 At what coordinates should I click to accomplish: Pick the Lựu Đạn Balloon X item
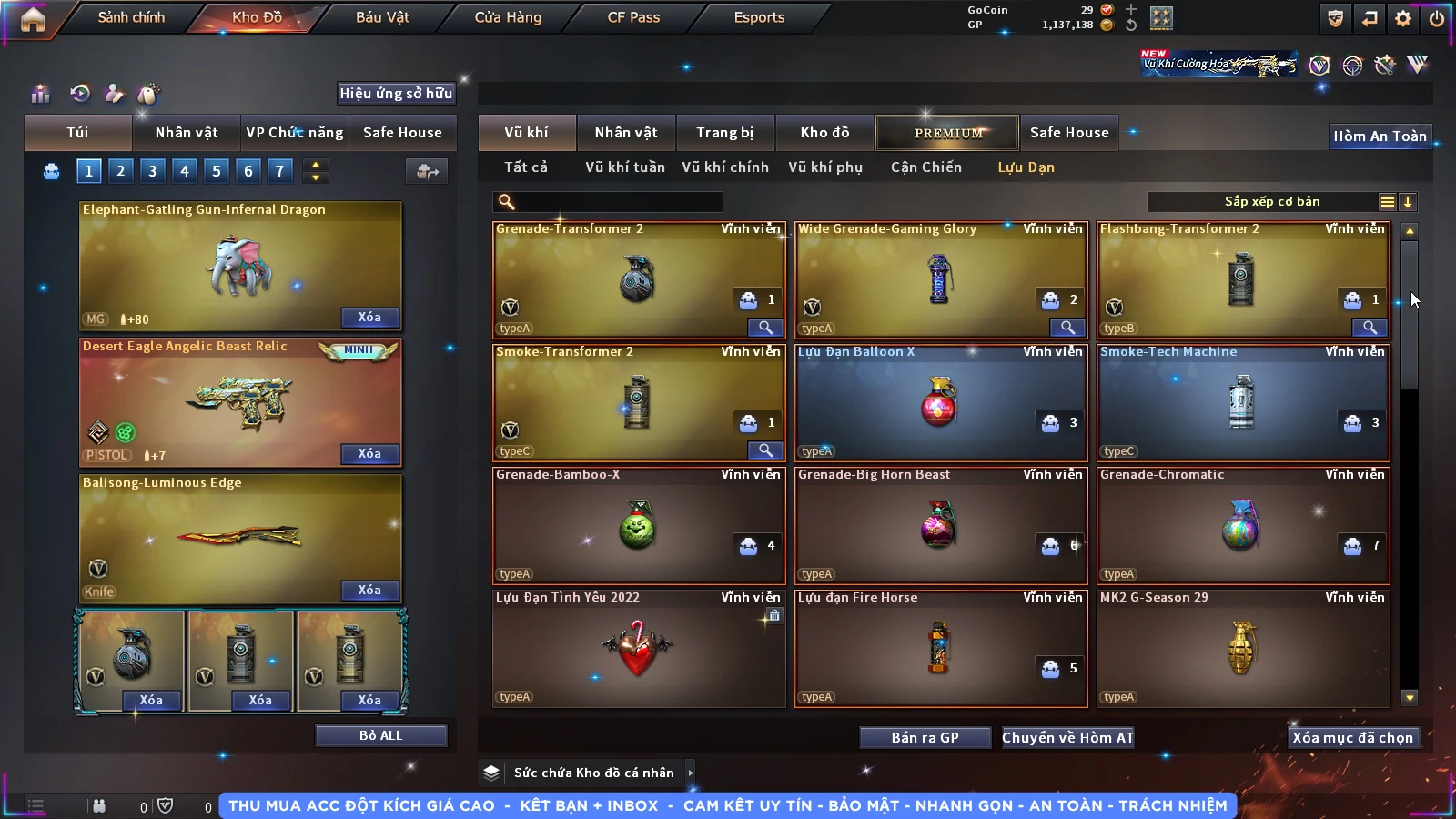tap(940, 403)
